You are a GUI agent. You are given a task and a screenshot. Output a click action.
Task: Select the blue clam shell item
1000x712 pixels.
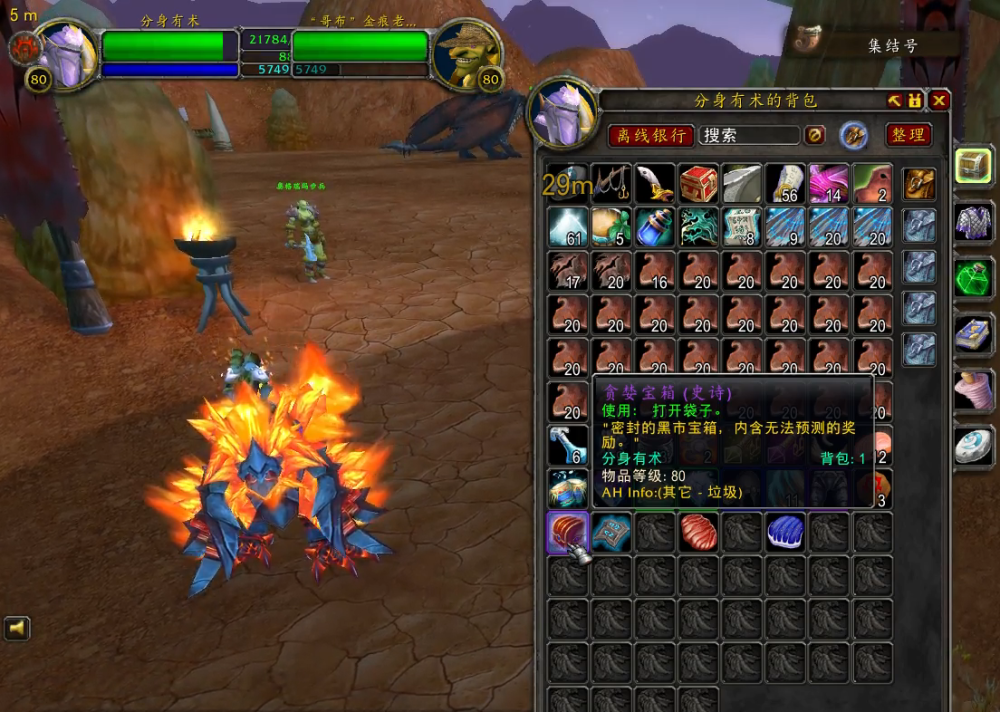(785, 532)
